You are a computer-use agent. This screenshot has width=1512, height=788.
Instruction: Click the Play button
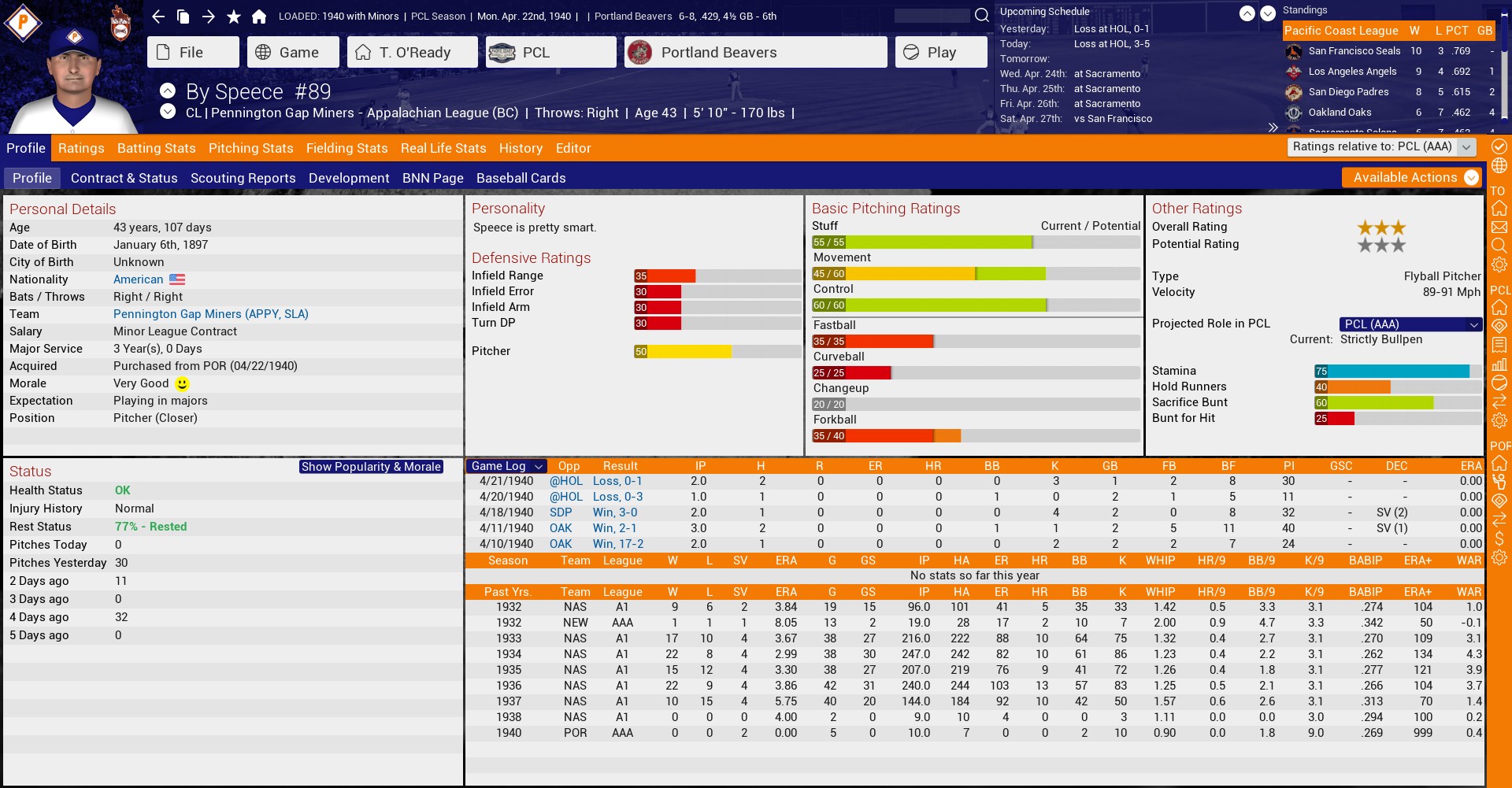click(941, 53)
